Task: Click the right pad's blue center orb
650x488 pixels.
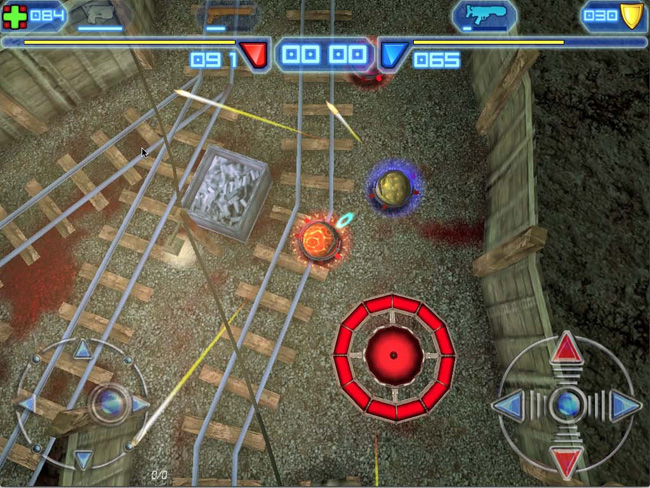Action: click(x=568, y=404)
